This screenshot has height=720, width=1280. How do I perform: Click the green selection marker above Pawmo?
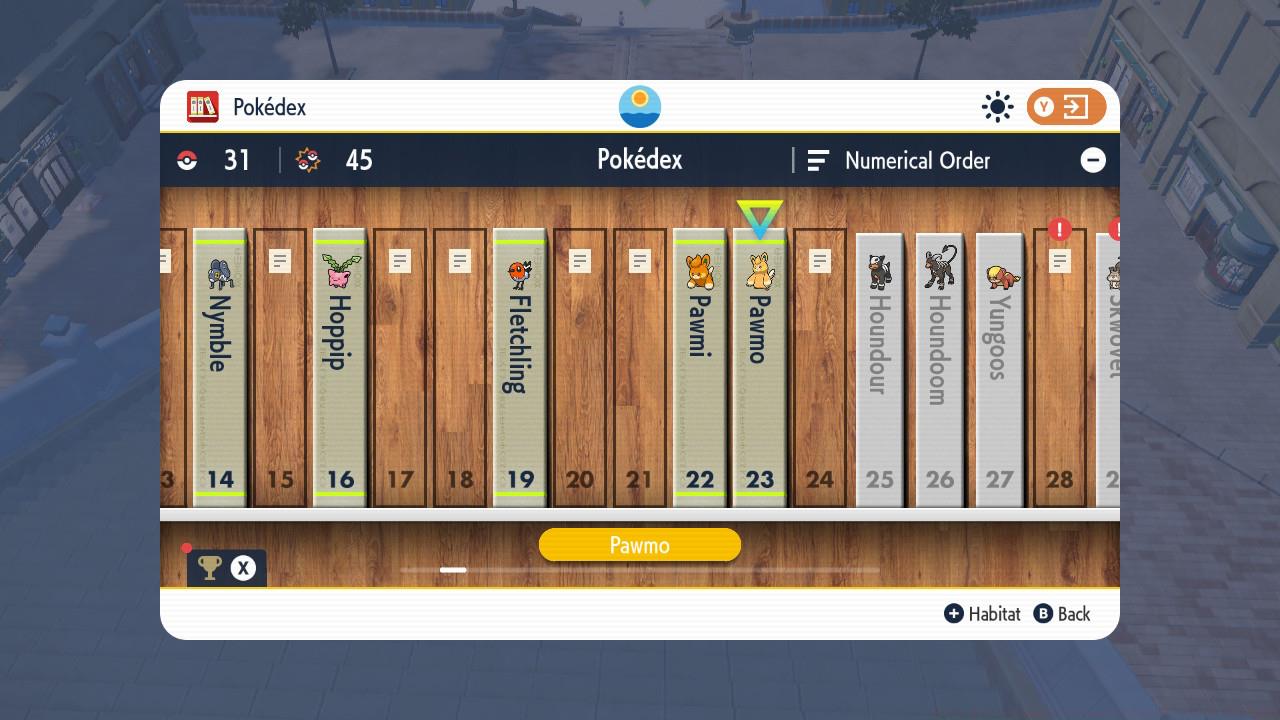(x=759, y=215)
